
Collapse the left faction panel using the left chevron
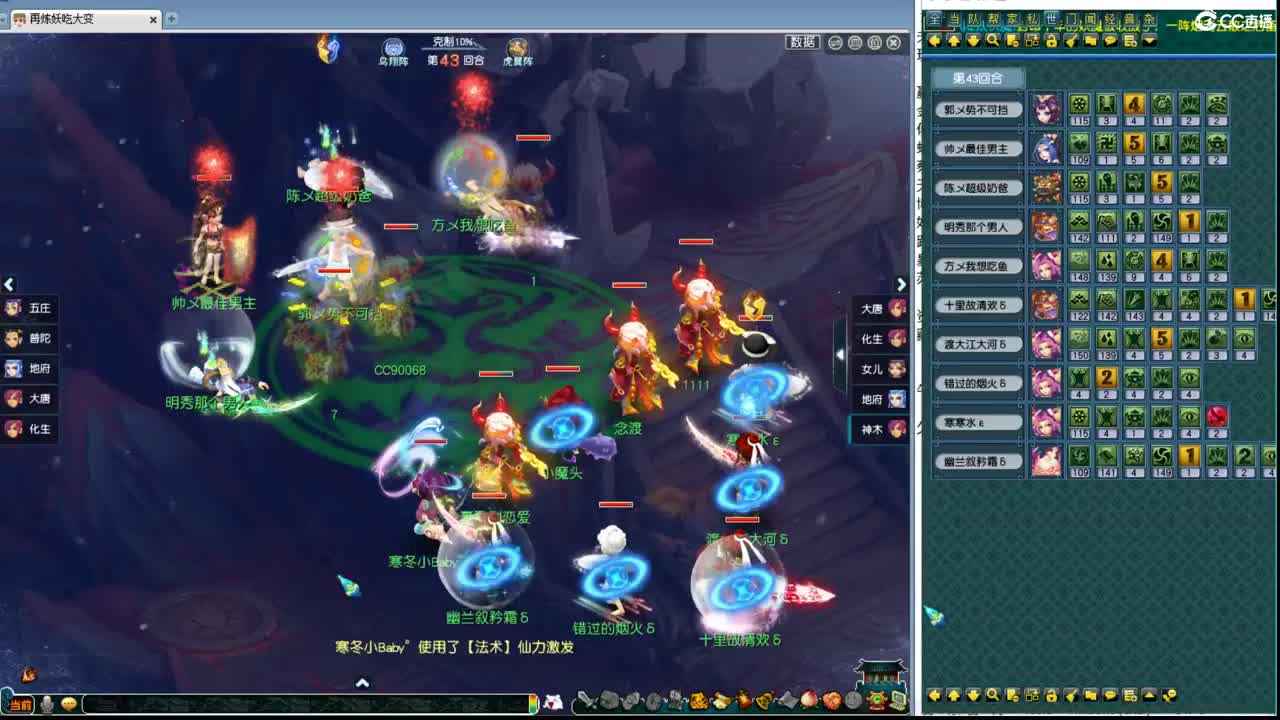[10, 285]
